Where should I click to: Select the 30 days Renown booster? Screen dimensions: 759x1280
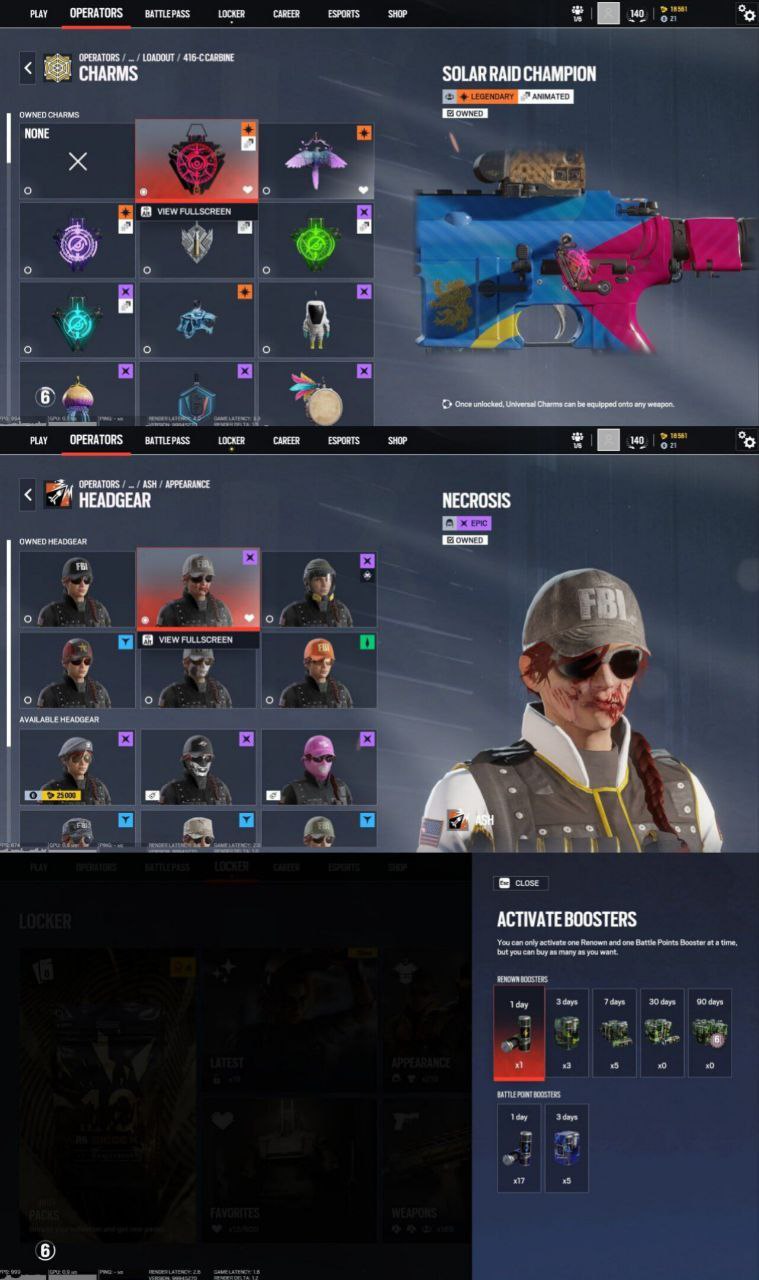(661, 1033)
